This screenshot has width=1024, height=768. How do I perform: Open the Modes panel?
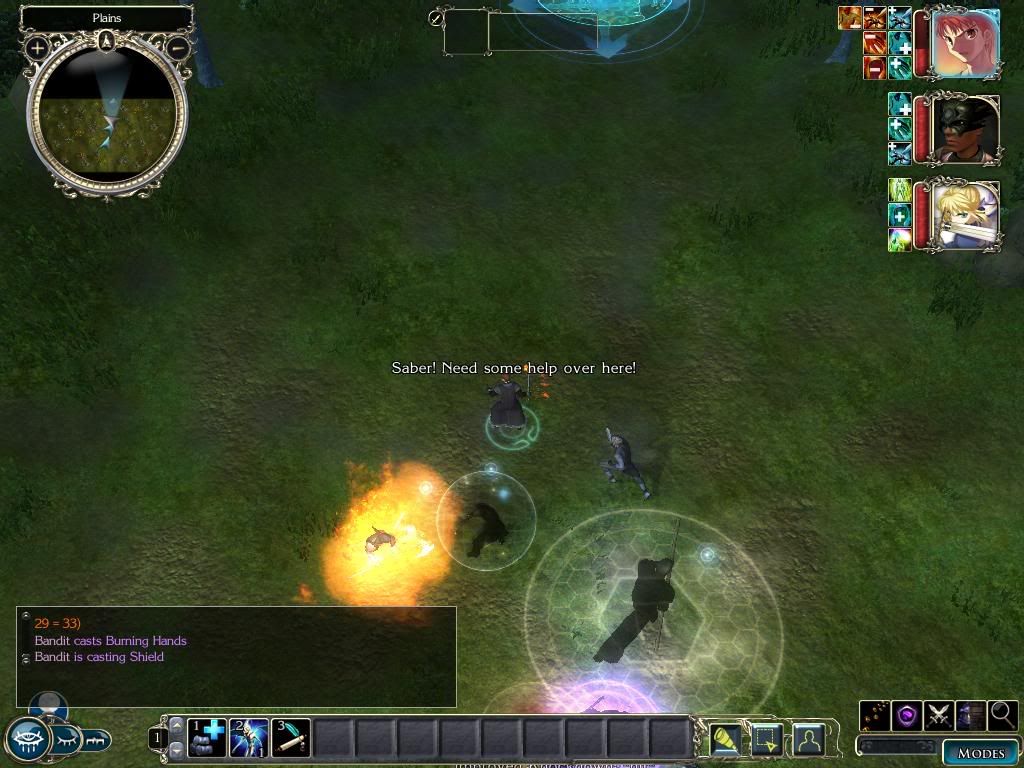point(979,753)
